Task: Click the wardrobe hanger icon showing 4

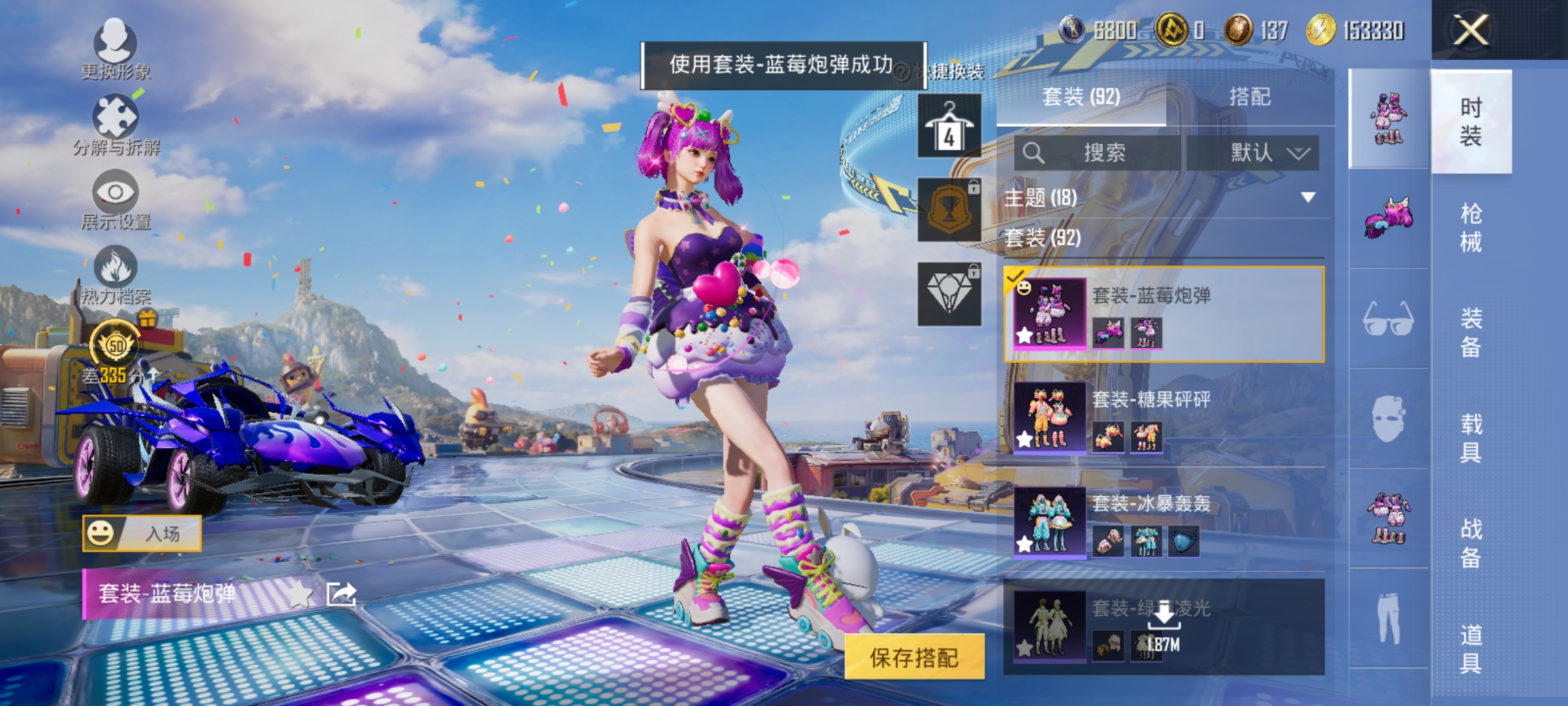Action: tap(949, 126)
